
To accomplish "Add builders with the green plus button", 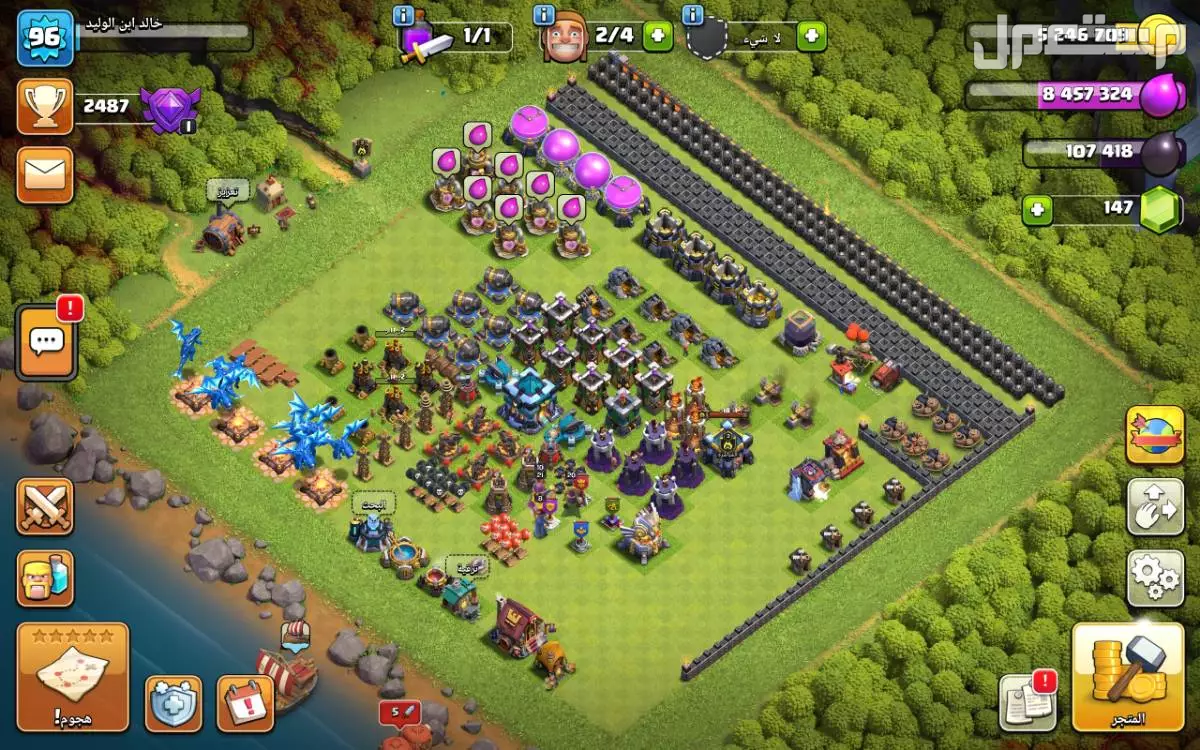I will point(657,38).
